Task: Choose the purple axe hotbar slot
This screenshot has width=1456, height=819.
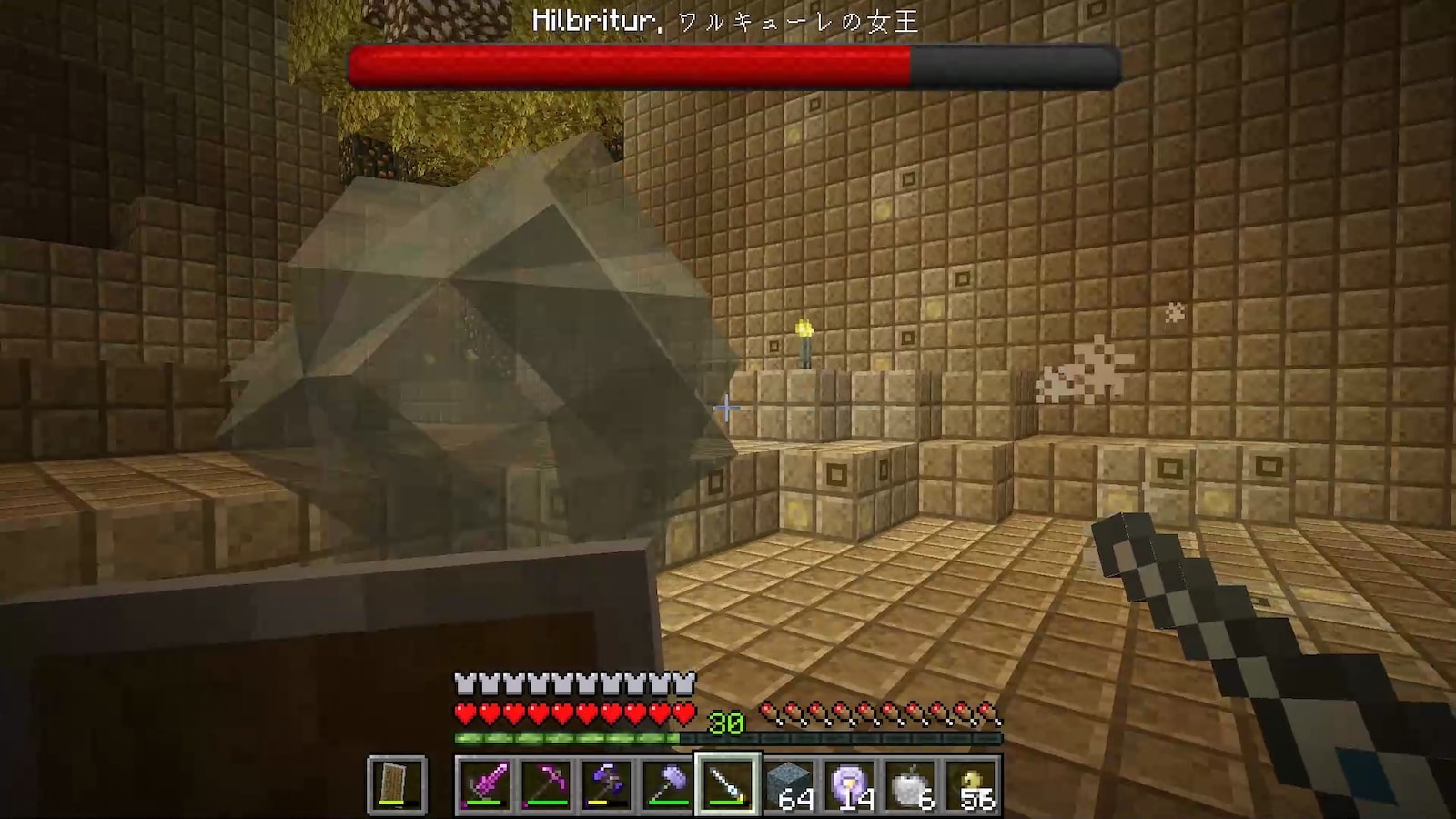Action: (607, 784)
